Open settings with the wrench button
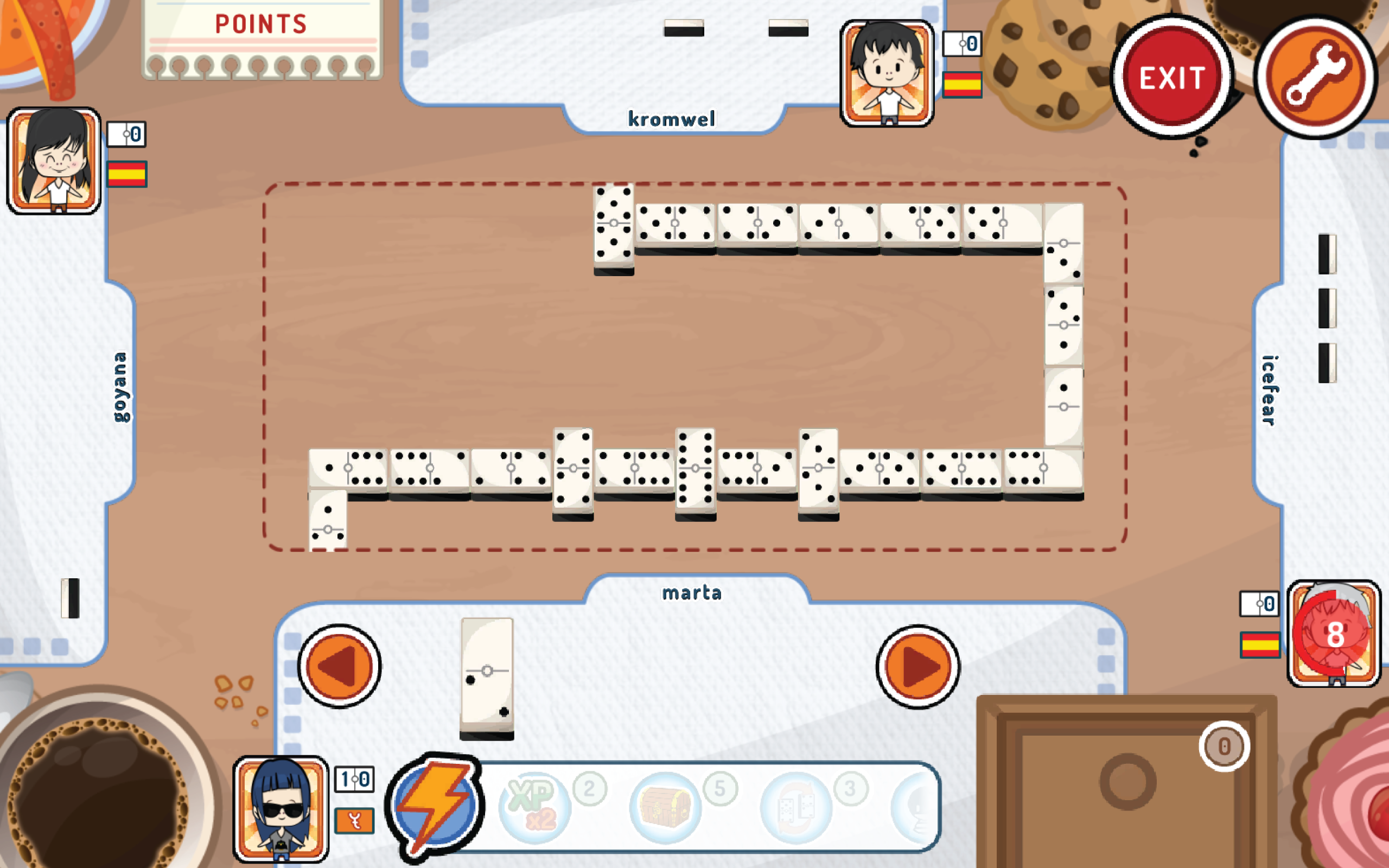 click(1316, 78)
